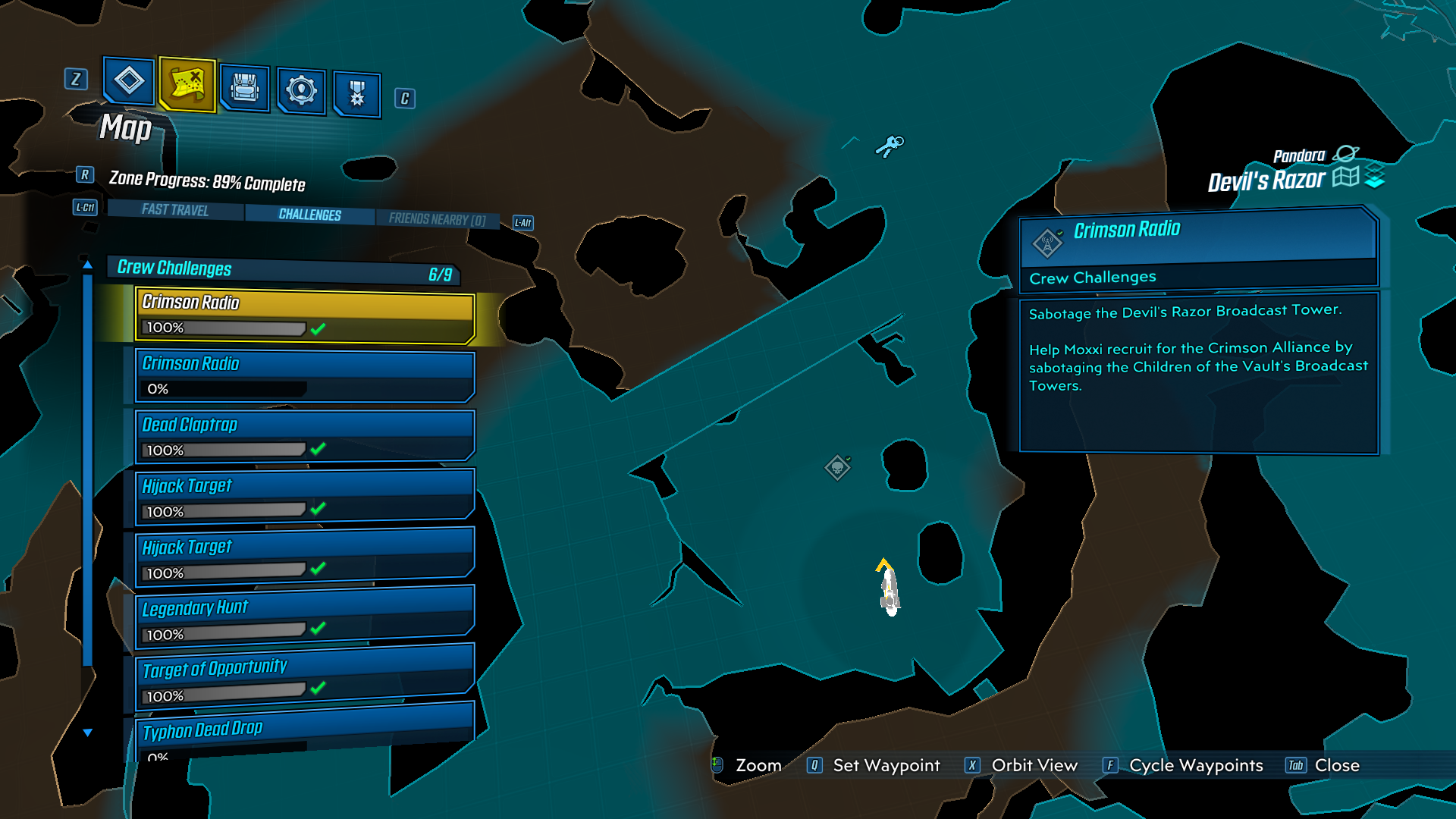Select the Dead Claptrap challenge row
1456x819 pixels.
(x=305, y=437)
